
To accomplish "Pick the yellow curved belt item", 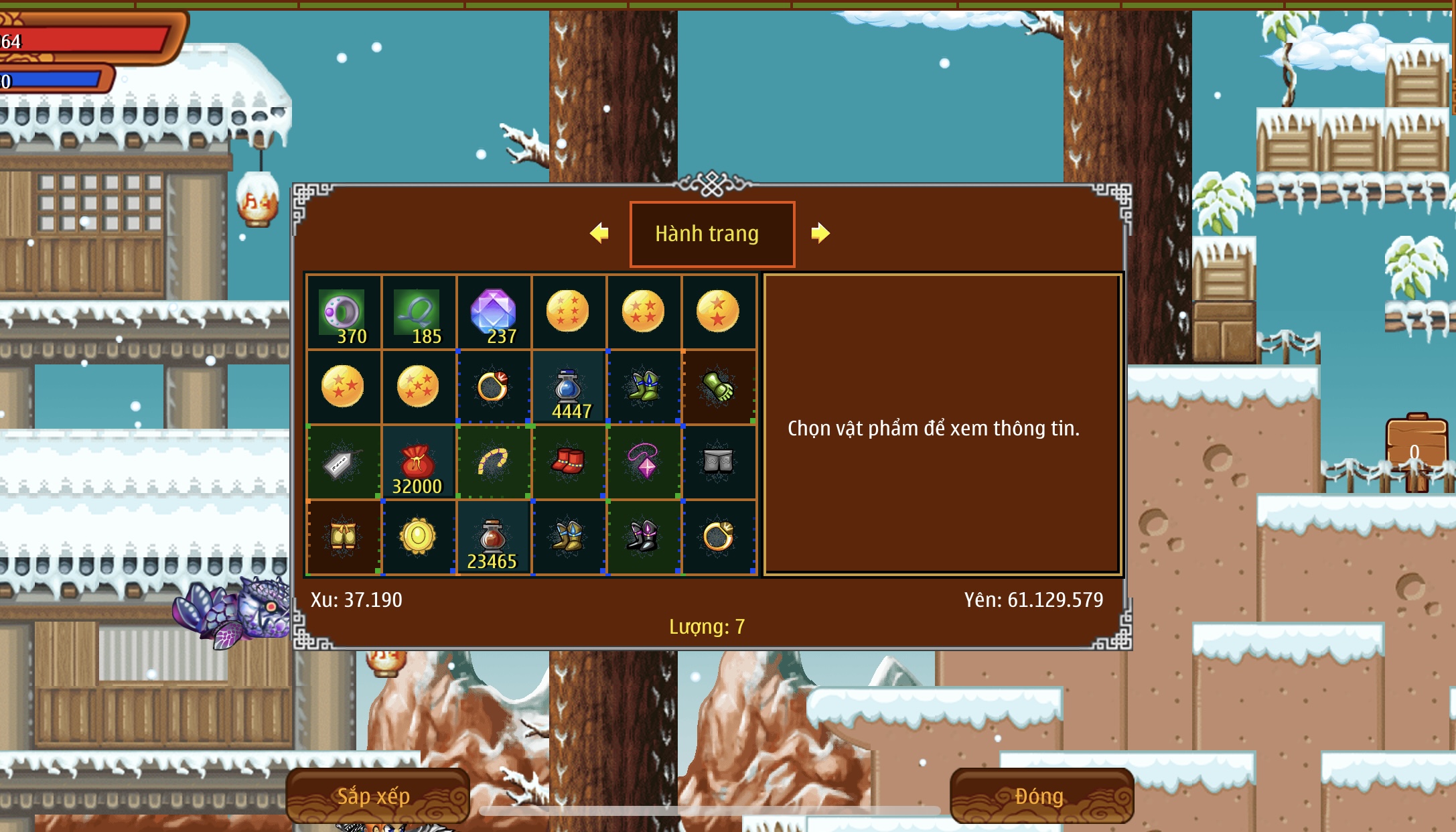I will (x=494, y=462).
